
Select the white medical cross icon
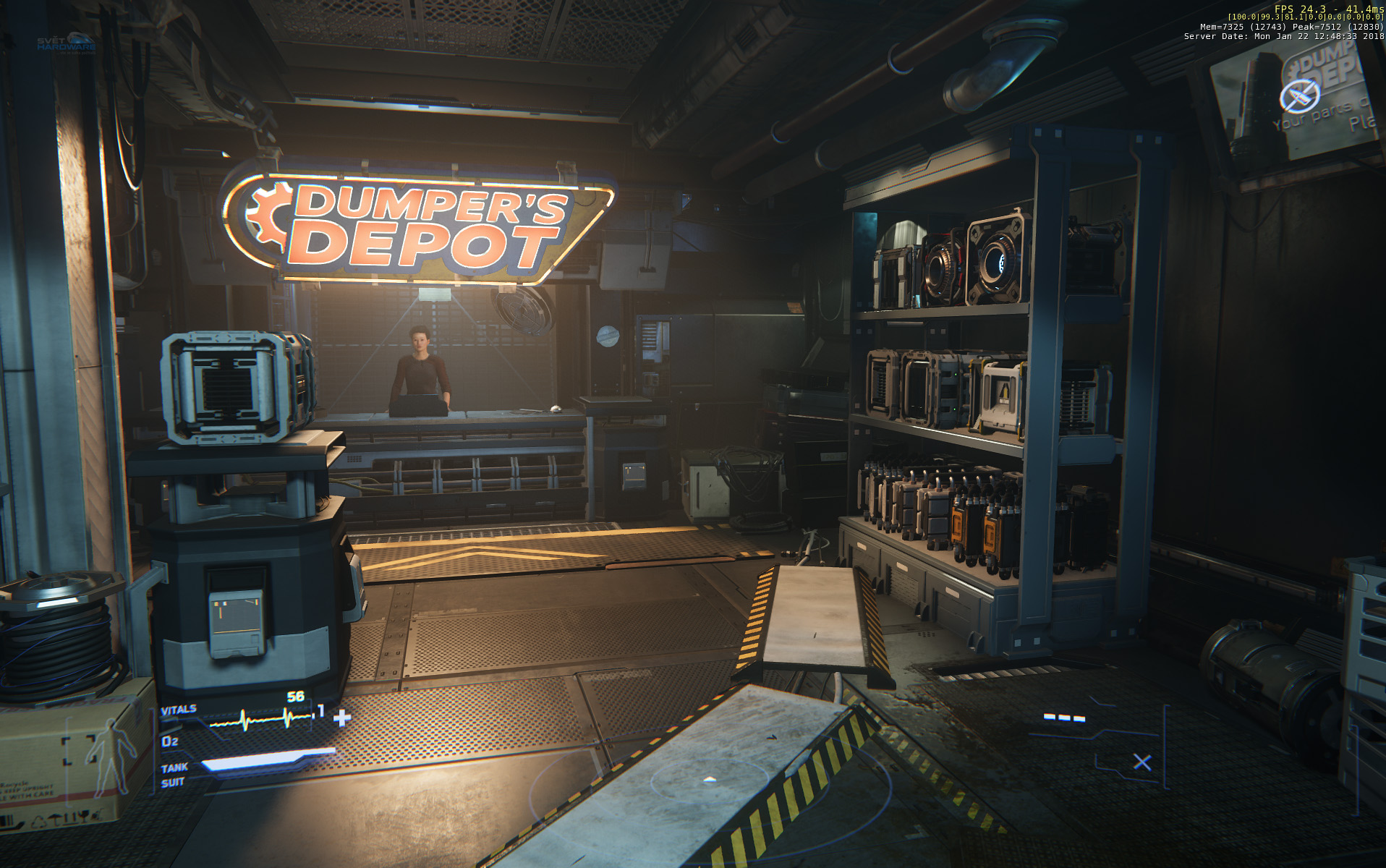coord(342,717)
